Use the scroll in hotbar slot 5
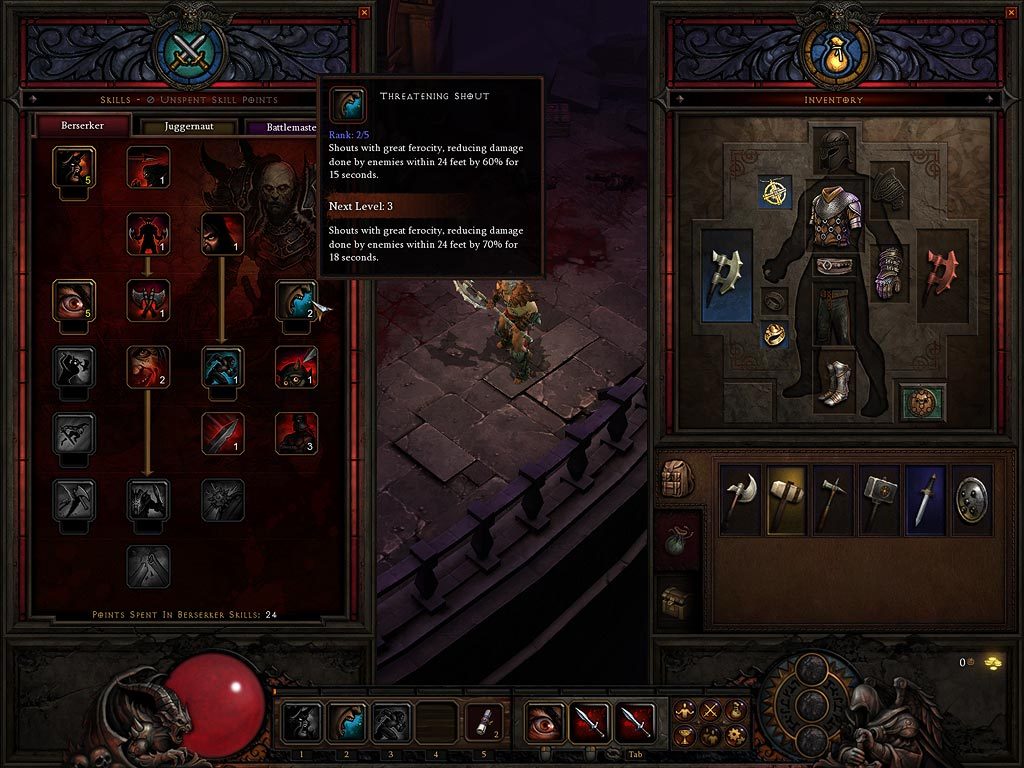Image resolution: width=1024 pixels, height=768 pixels. click(x=484, y=722)
